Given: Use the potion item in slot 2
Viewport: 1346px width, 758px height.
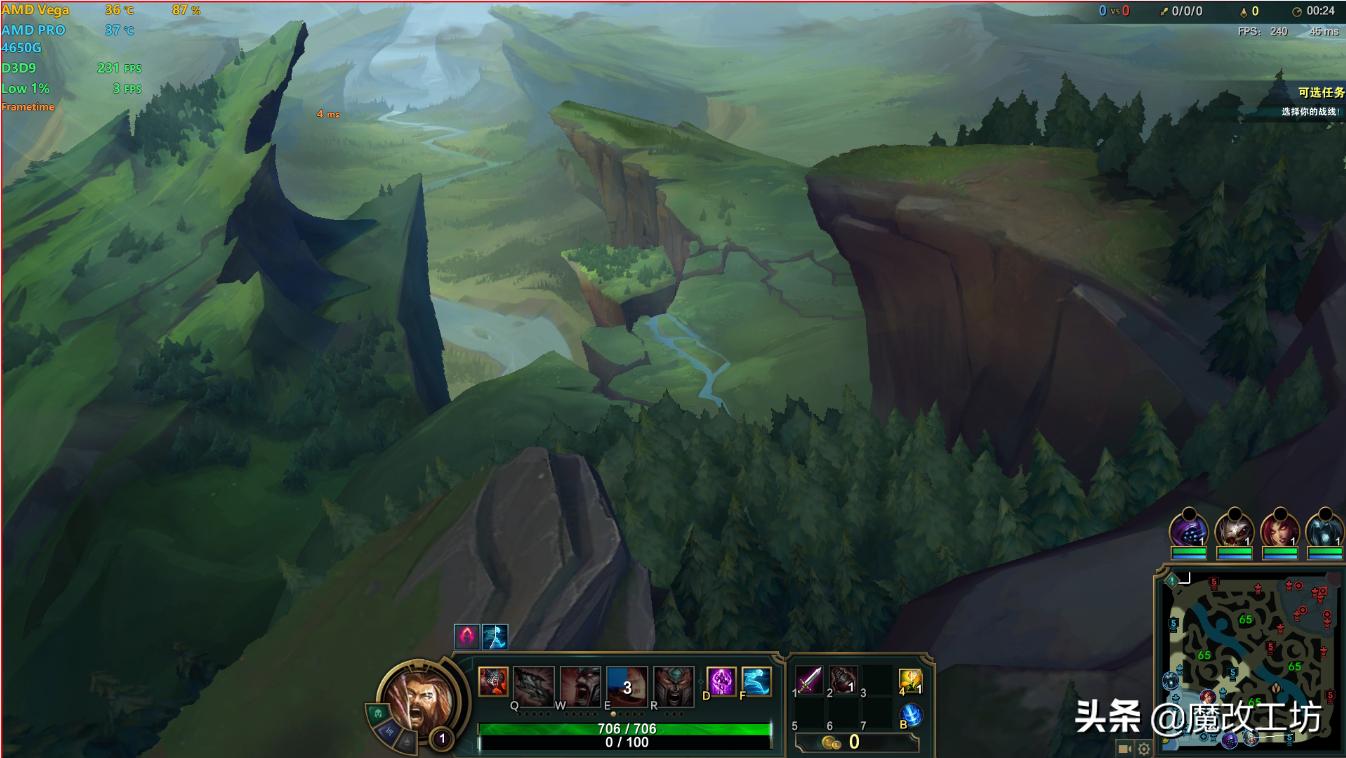Looking at the screenshot, I should coord(843,680).
